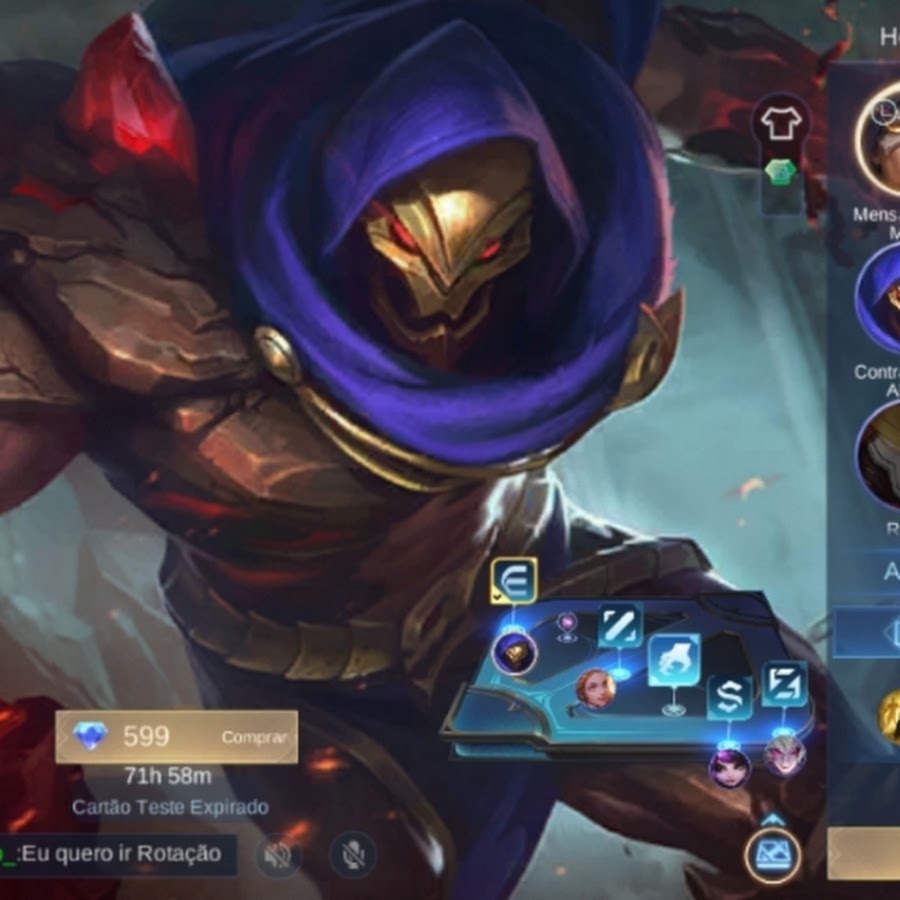This screenshot has width=900, height=900.
Task: Click the red-haired teammate portrait on minimap
Action: point(594,689)
